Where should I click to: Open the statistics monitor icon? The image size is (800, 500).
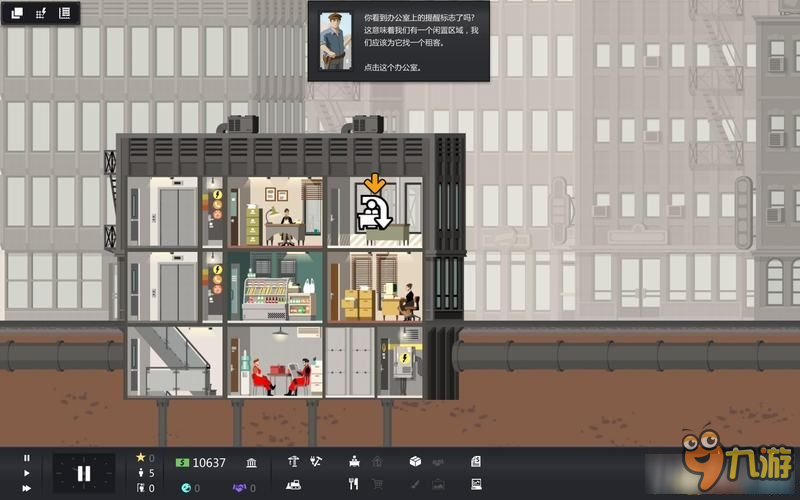pos(476,485)
